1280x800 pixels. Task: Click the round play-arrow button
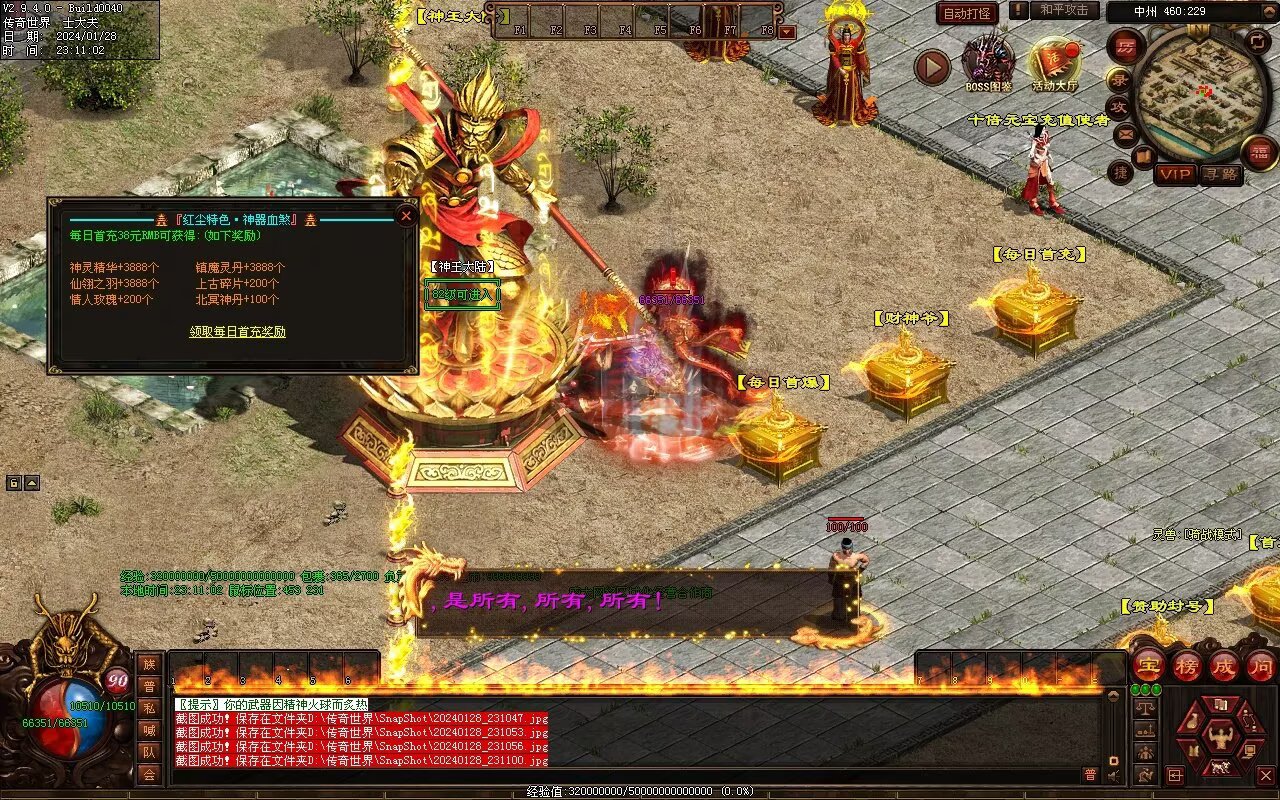click(932, 68)
